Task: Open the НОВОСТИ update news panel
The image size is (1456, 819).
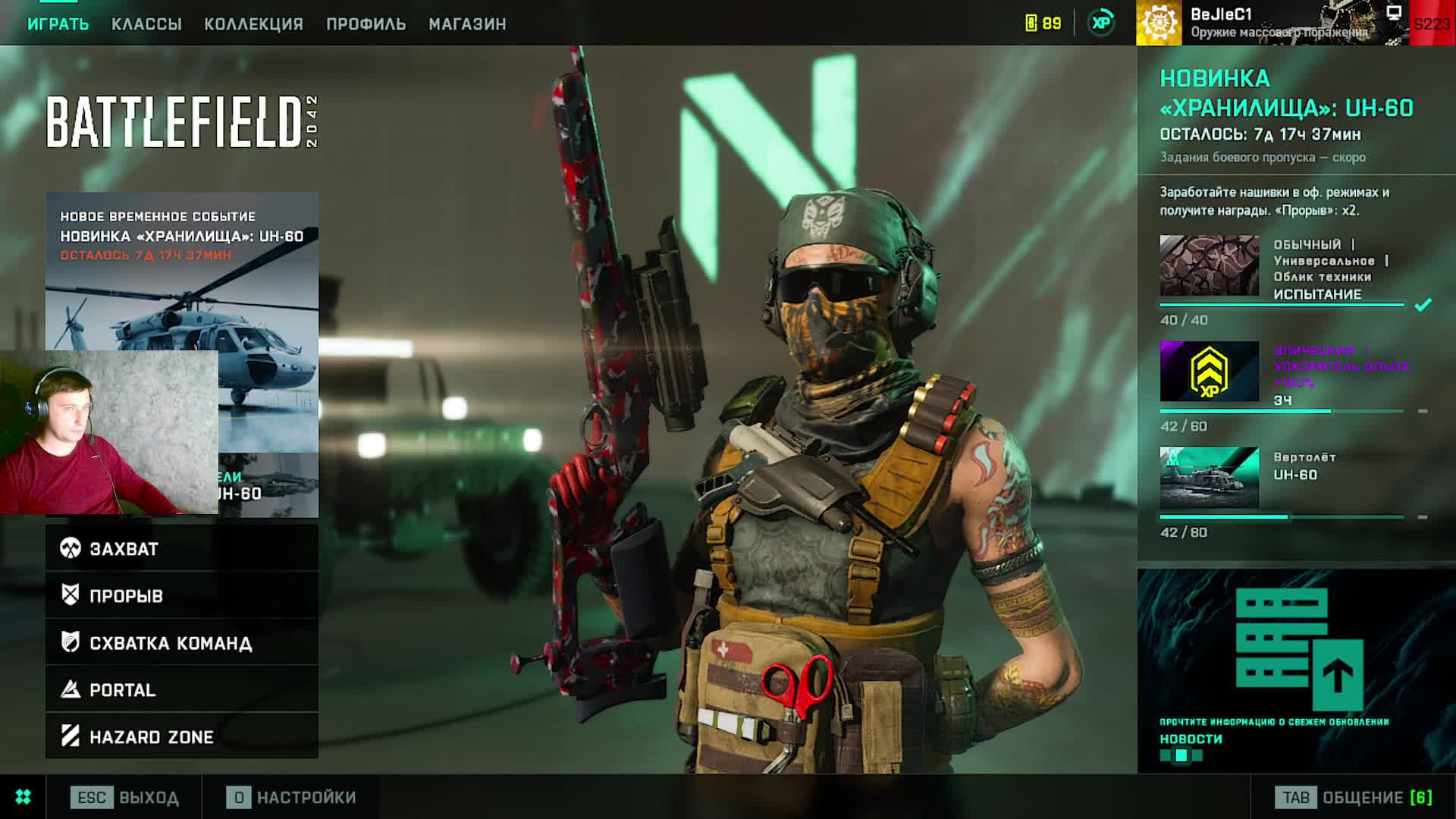Action: 1295,671
